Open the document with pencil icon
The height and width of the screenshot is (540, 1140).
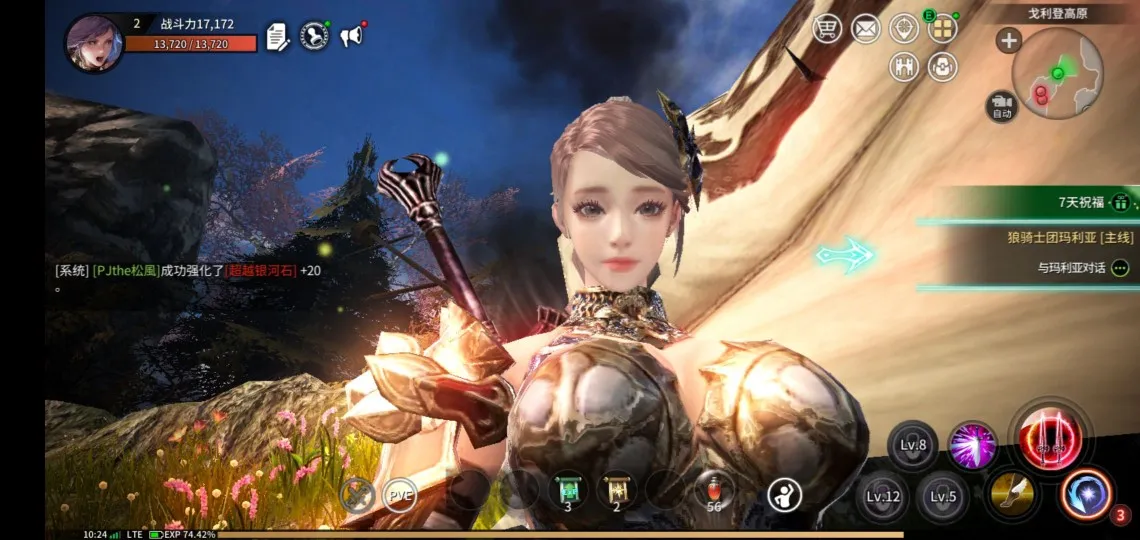(x=278, y=38)
